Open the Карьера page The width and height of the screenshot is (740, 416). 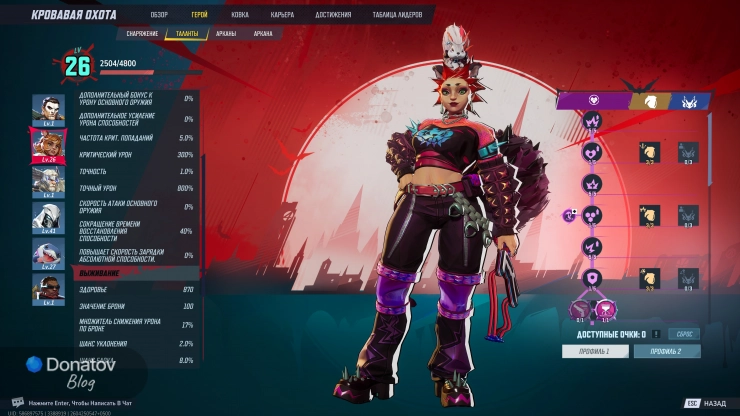pyautogui.click(x=282, y=15)
